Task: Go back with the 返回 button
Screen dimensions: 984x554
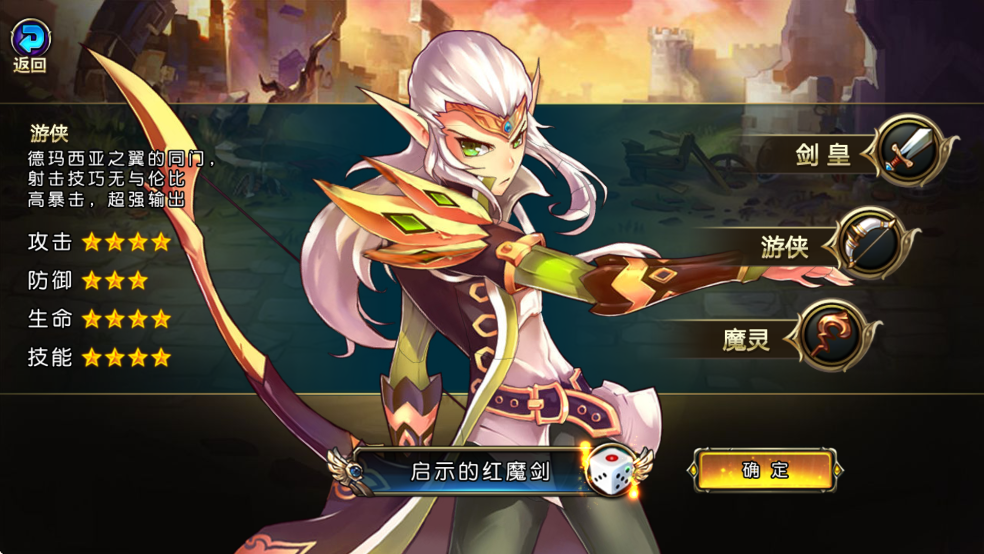Action: (x=30, y=45)
